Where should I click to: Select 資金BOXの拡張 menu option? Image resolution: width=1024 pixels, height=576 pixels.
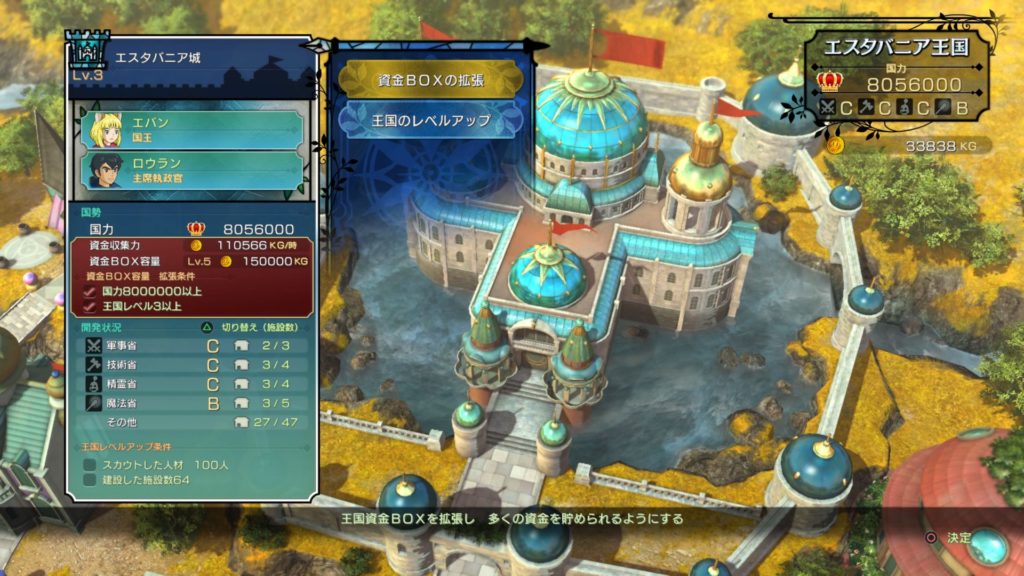[x=430, y=79]
